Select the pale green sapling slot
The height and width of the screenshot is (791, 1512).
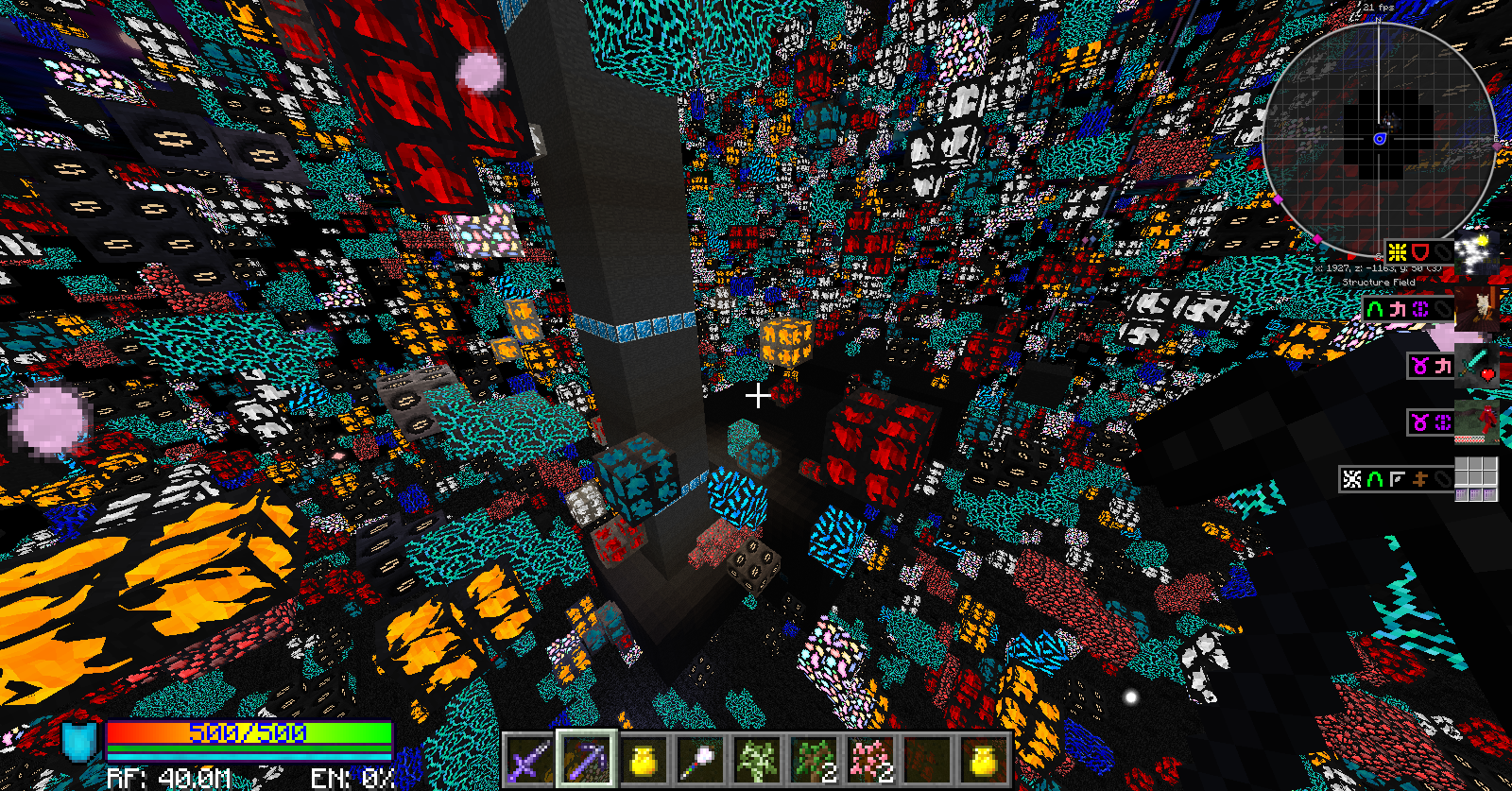click(757, 760)
